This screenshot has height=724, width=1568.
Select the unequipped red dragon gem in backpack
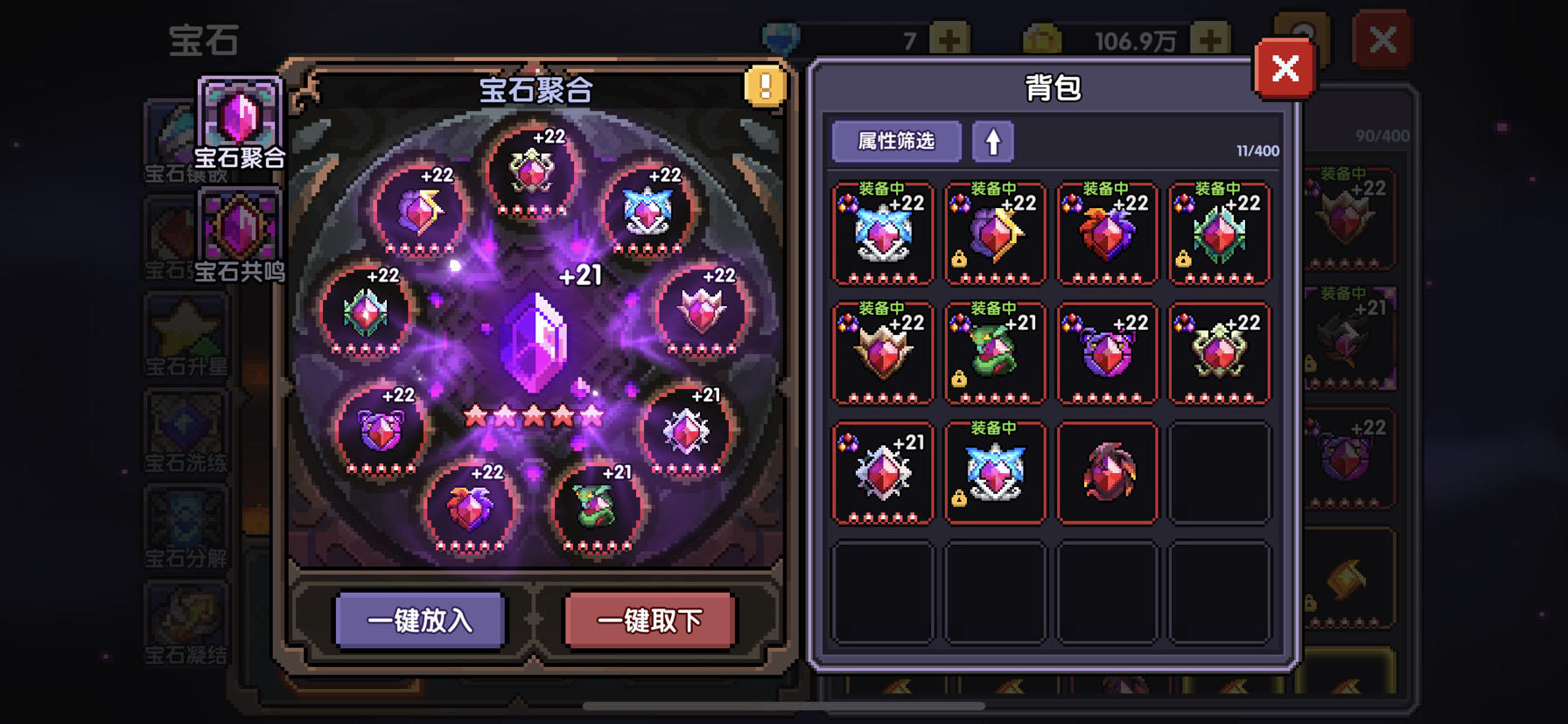pos(1107,472)
